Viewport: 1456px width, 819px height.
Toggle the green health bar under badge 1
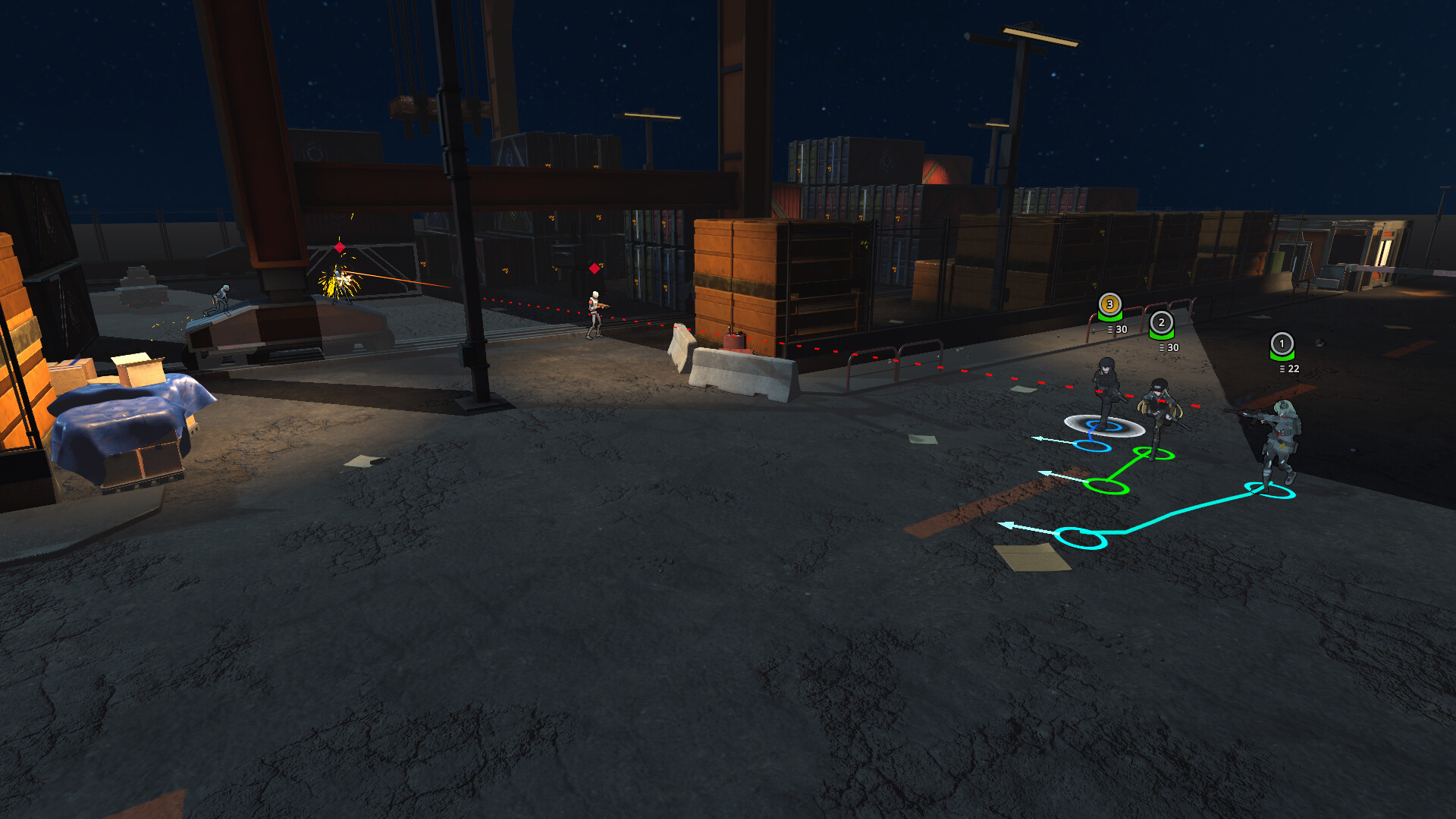click(x=1282, y=355)
